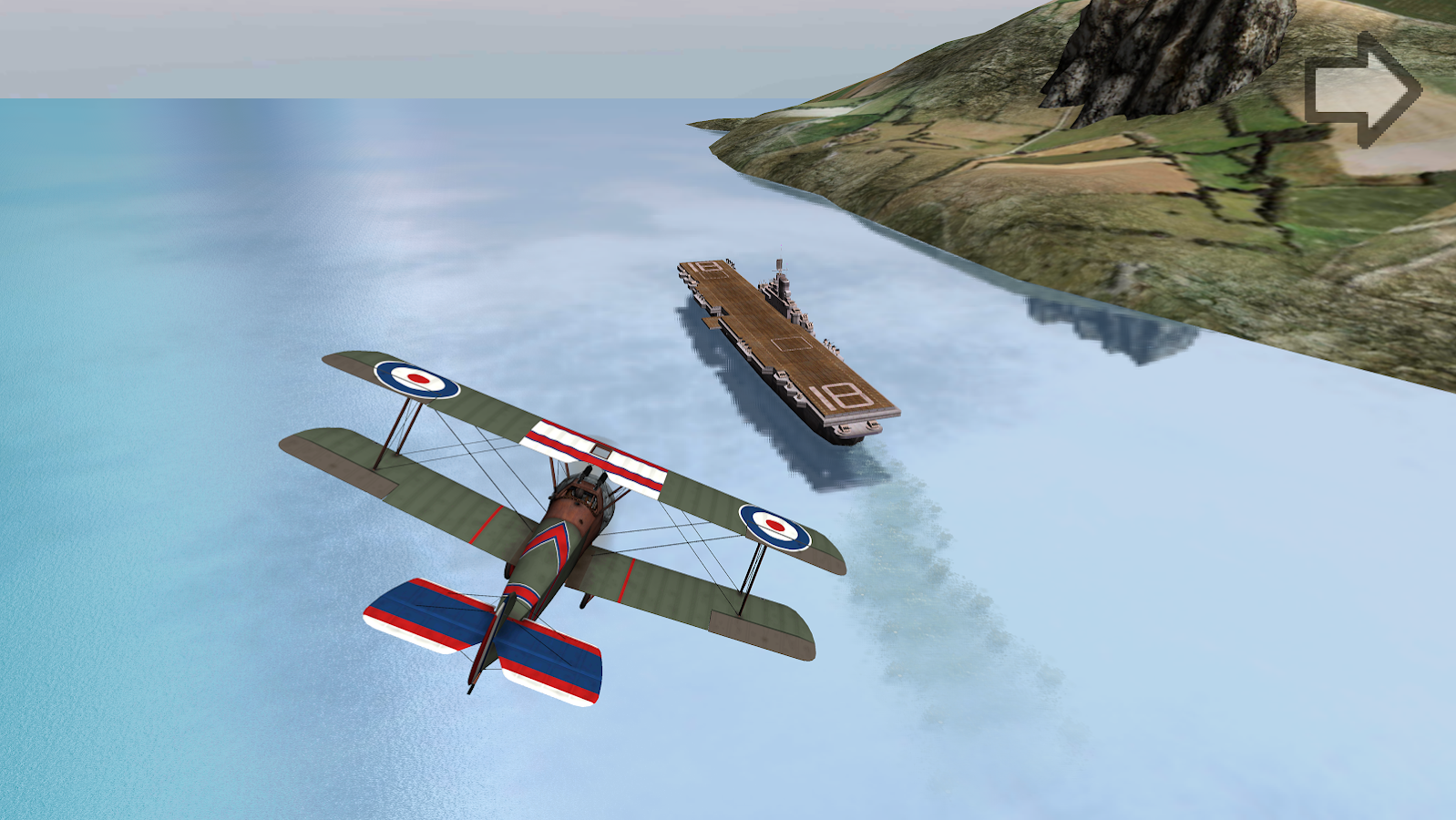Click the sky above the horizon

(x=364, y=46)
